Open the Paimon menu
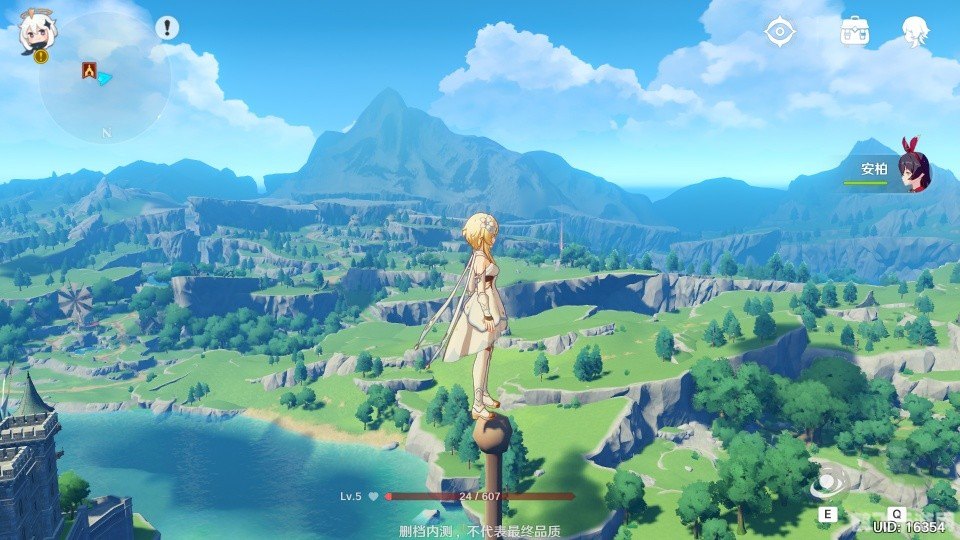Screen dimensions: 960x540 tap(37, 35)
